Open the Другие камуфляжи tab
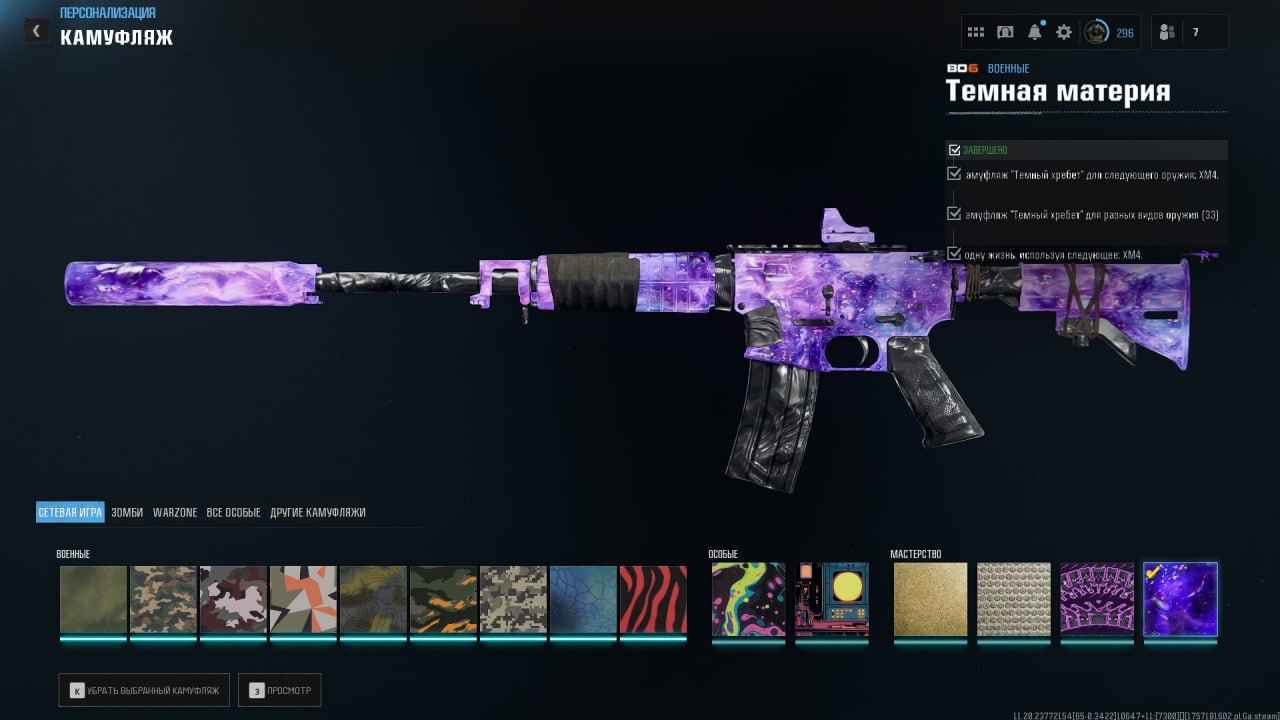Viewport: 1280px width, 720px height. tap(318, 513)
